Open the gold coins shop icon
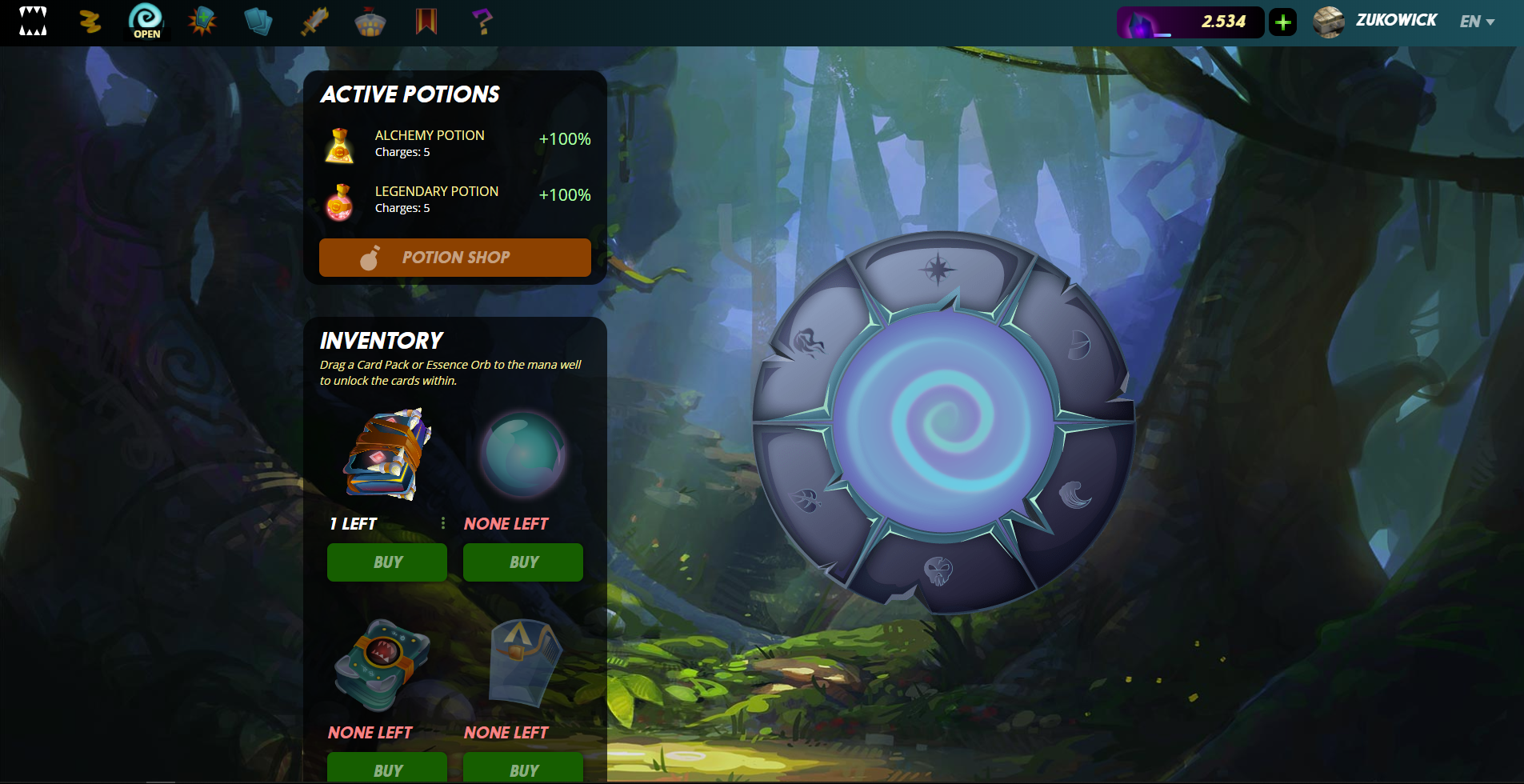Viewport: 1524px width, 784px height. [x=90, y=22]
